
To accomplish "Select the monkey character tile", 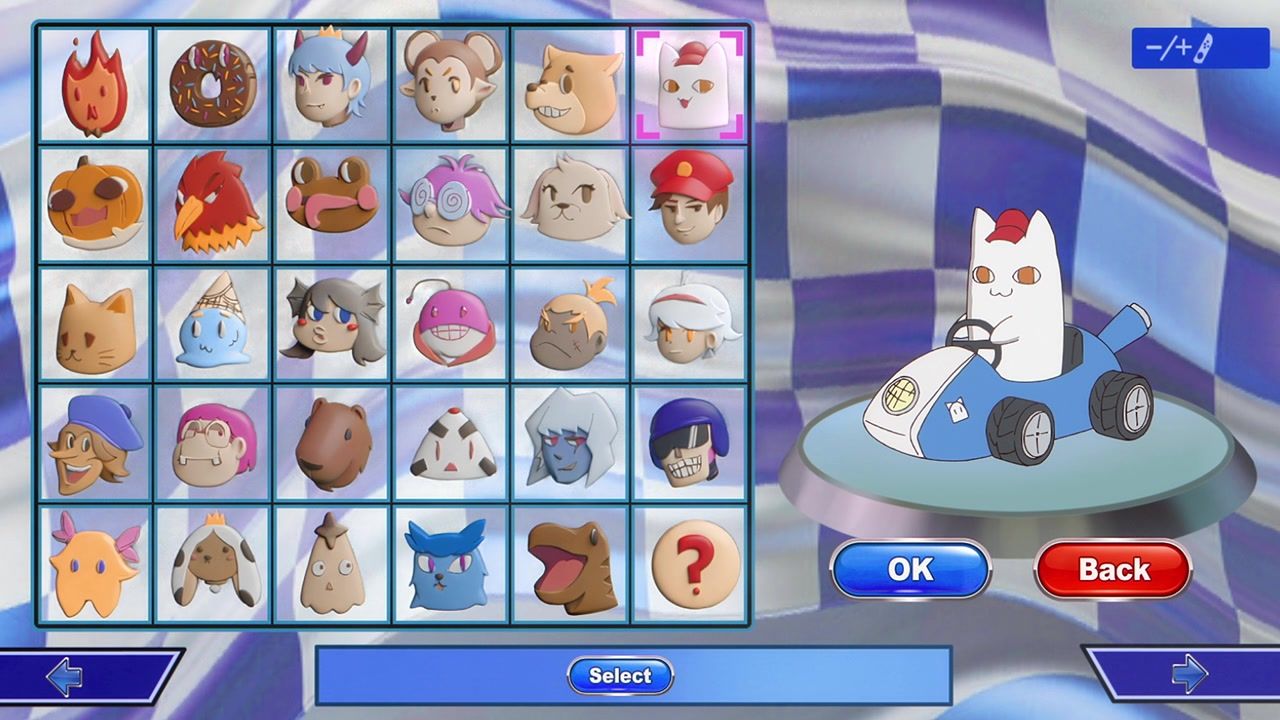I will (451, 84).
